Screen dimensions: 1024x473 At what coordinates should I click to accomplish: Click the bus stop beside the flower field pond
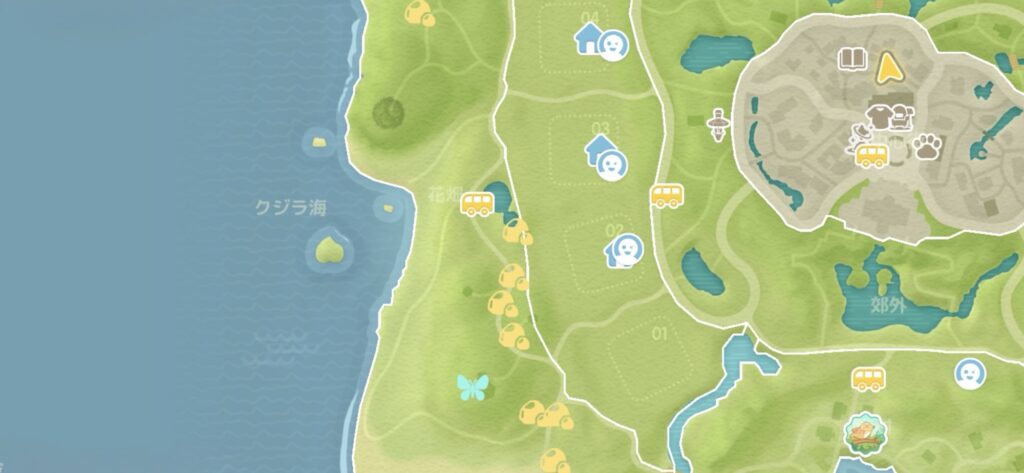click(x=477, y=205)
